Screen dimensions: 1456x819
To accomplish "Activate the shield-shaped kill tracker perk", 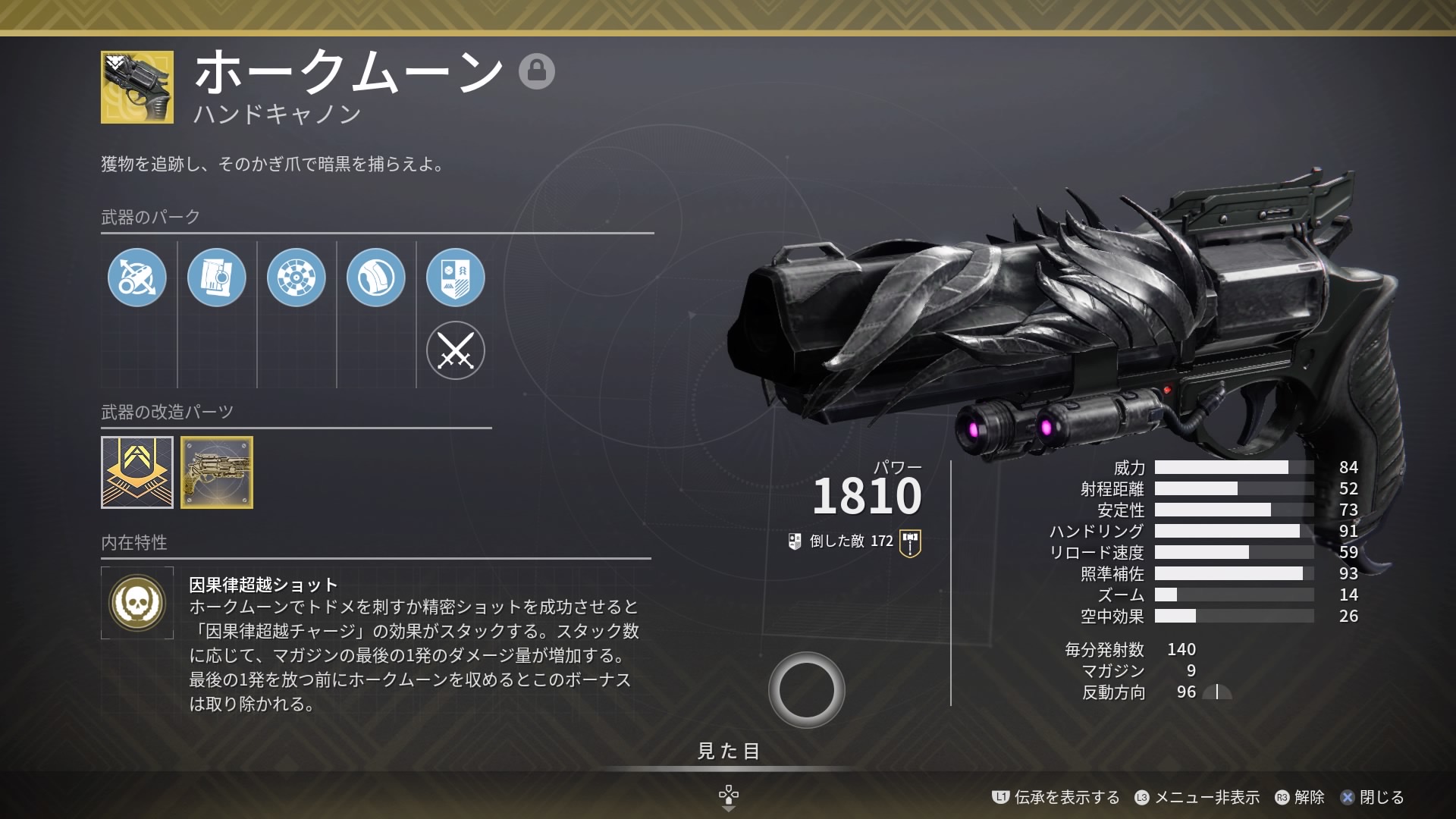I will tap(456, 278).
